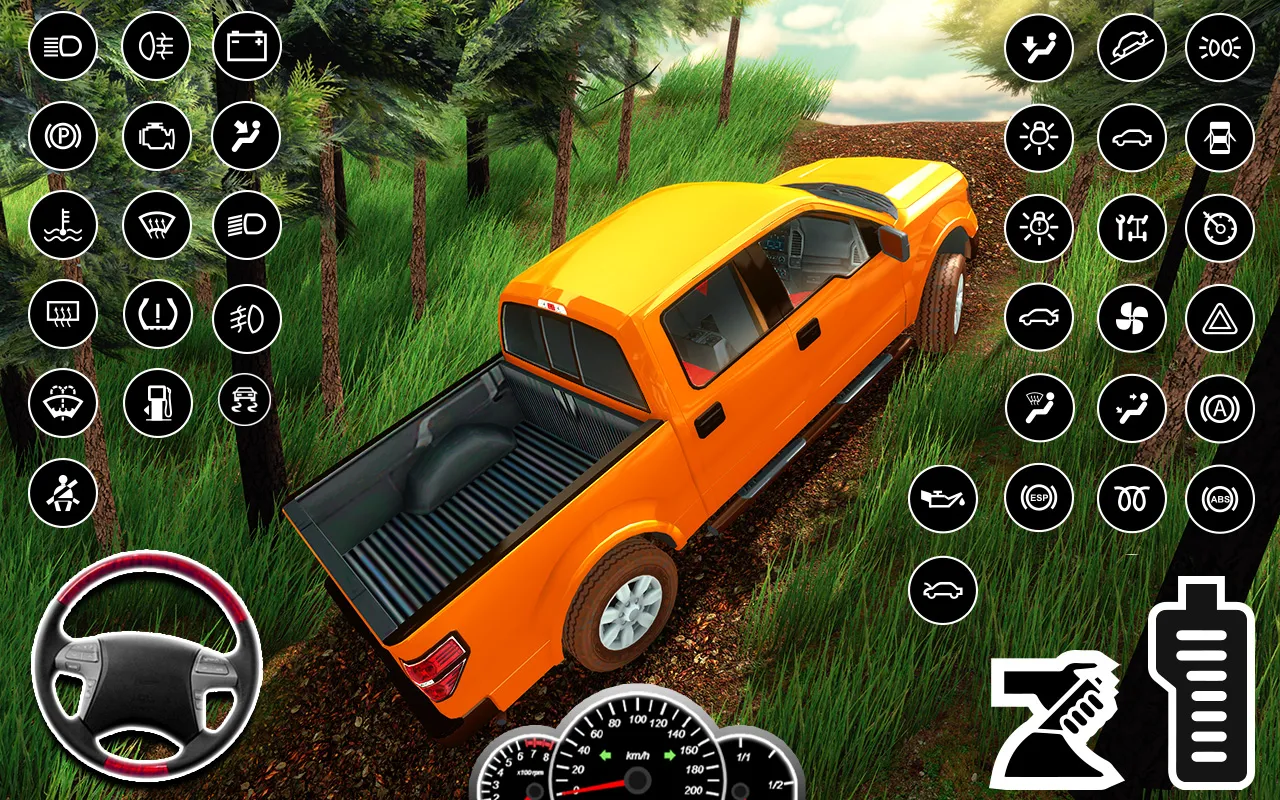Activate the hazard triangle button

coord(1219,318)
